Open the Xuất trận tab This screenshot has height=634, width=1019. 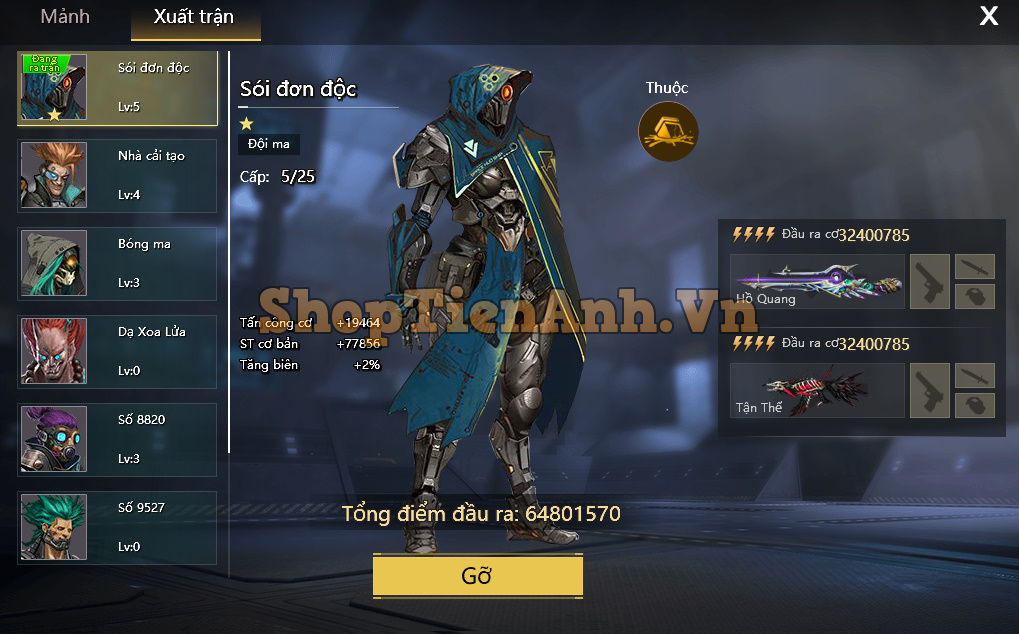194,17
